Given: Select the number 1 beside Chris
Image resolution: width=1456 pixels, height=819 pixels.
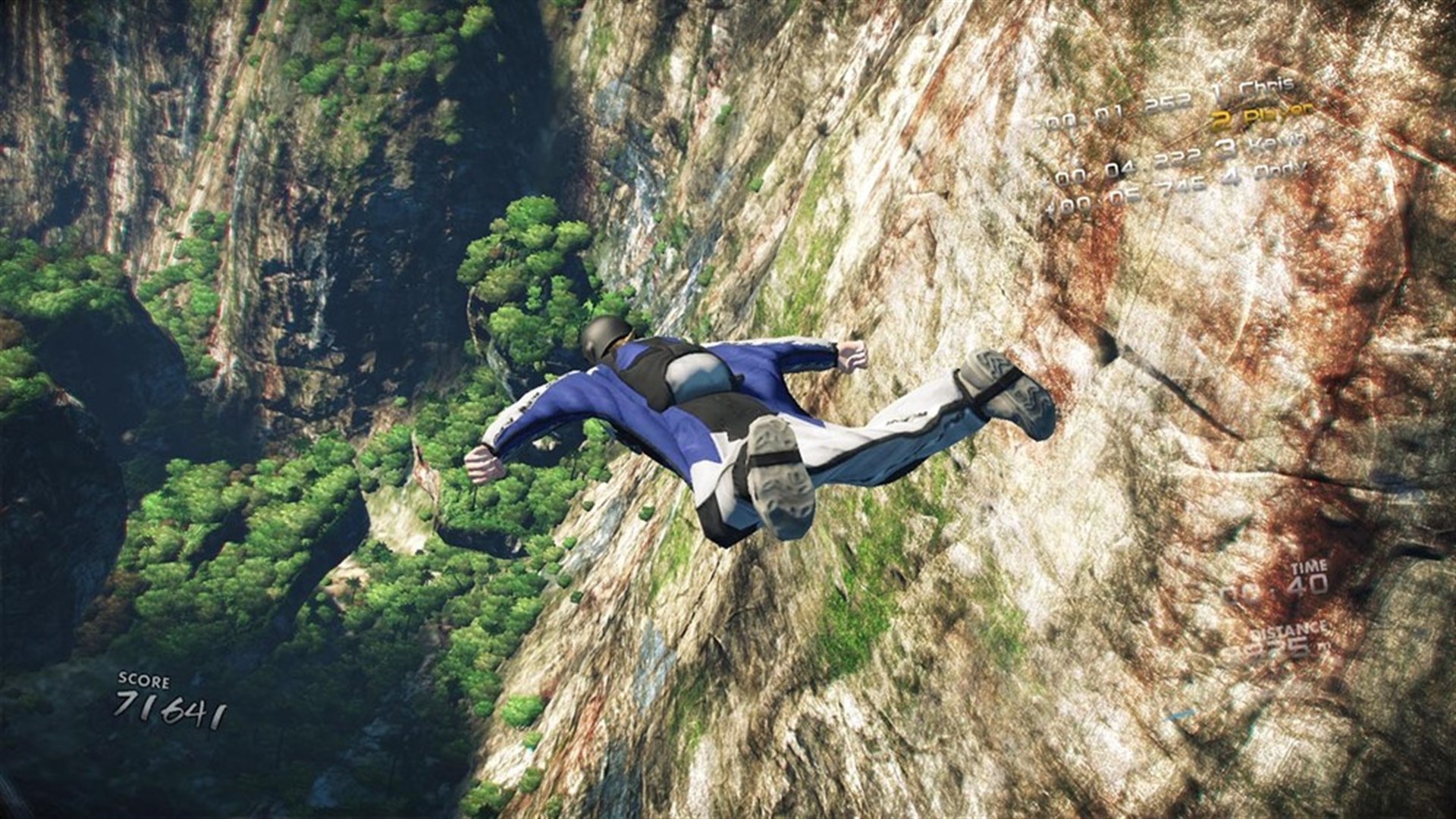Looking at the screenshot, I should pyautogui.click(x=1216, y=89).
